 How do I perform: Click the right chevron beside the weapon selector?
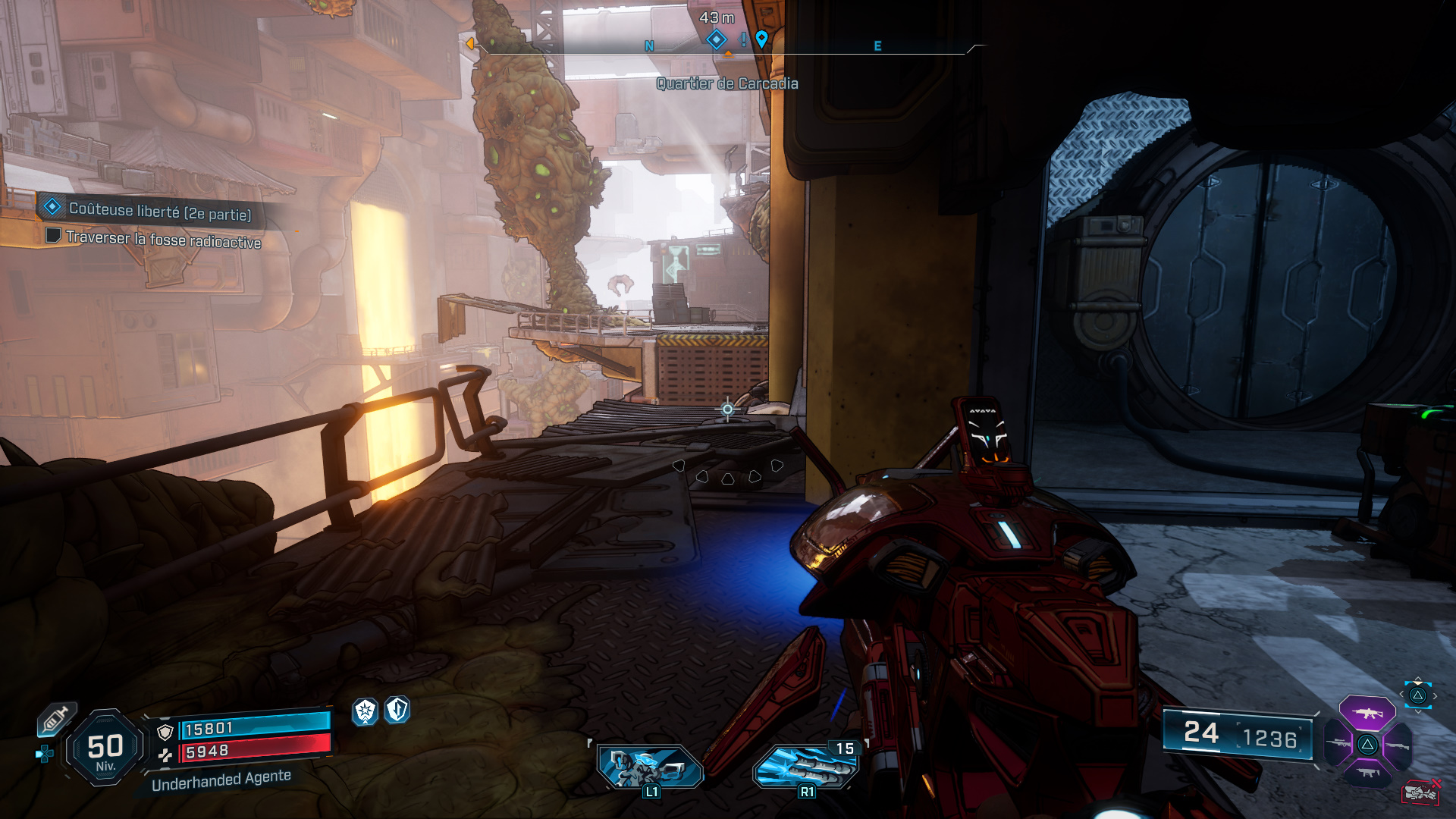point(1435,695)
